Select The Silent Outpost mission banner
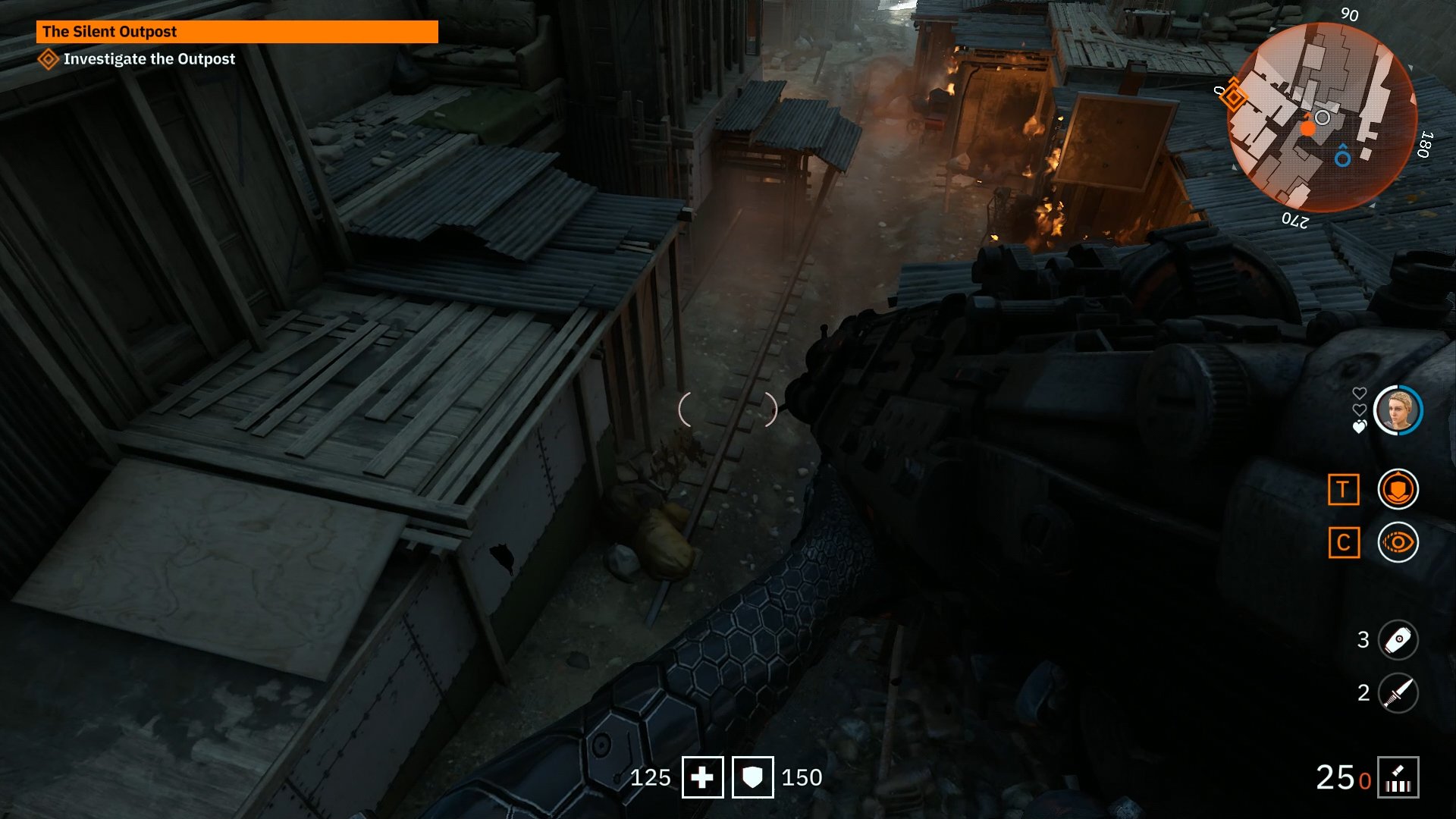 click(x=235, y=32)
